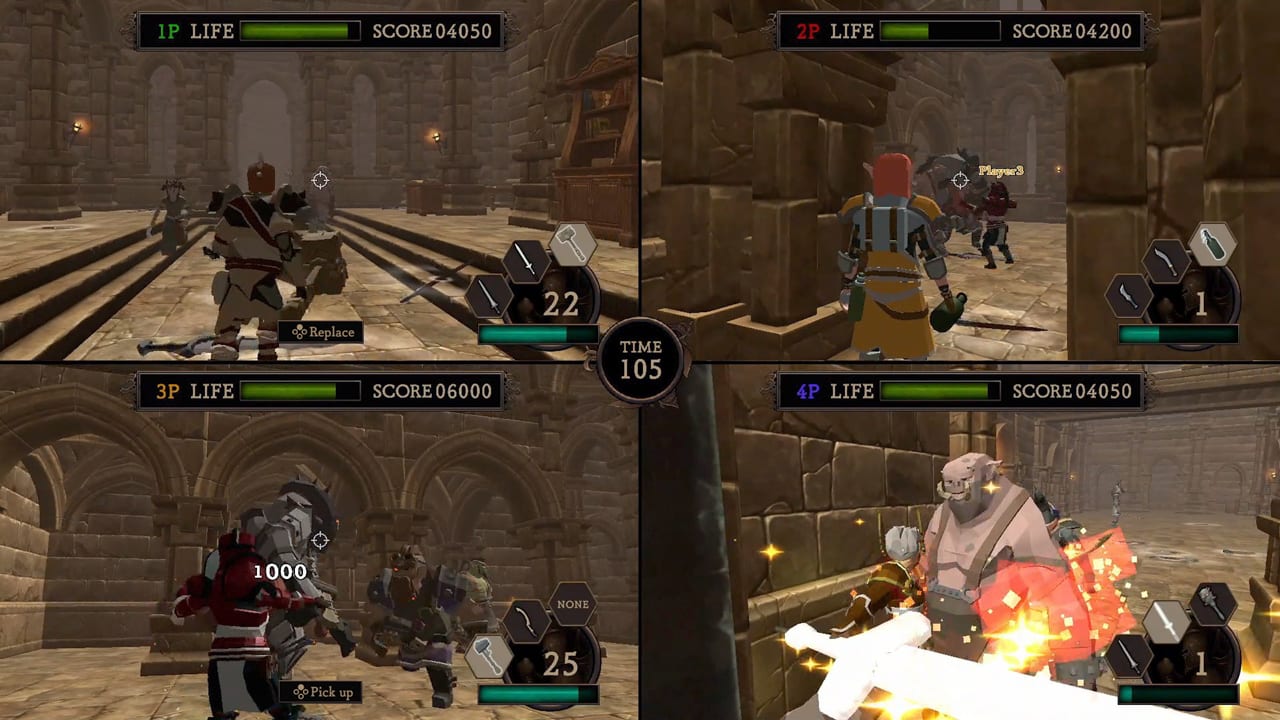Screen dimensions: 1280x720
Task: Click the NONE weapon slot in 3P's loadout
Action: 571,603
